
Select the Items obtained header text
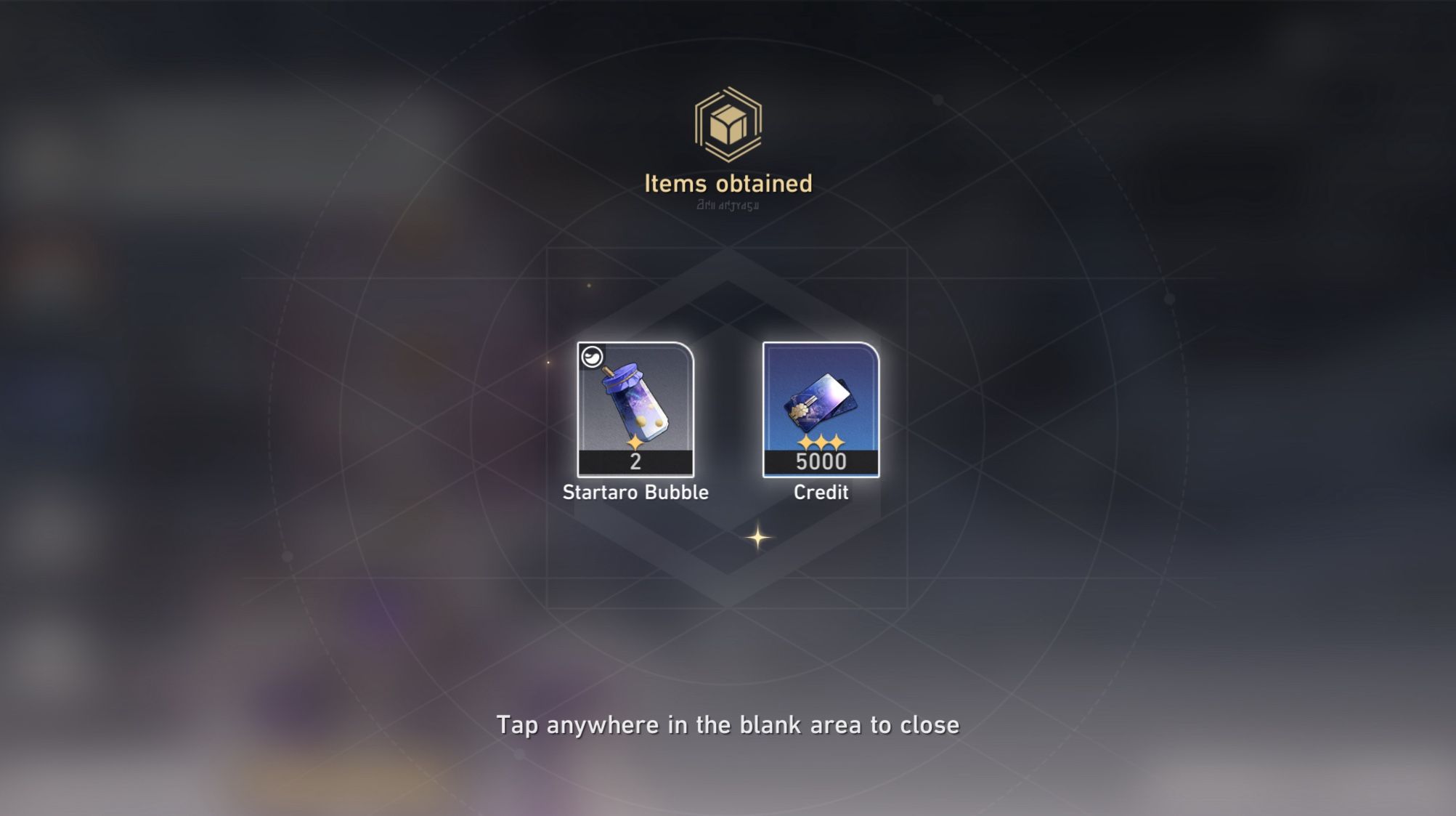click(728, 184)
